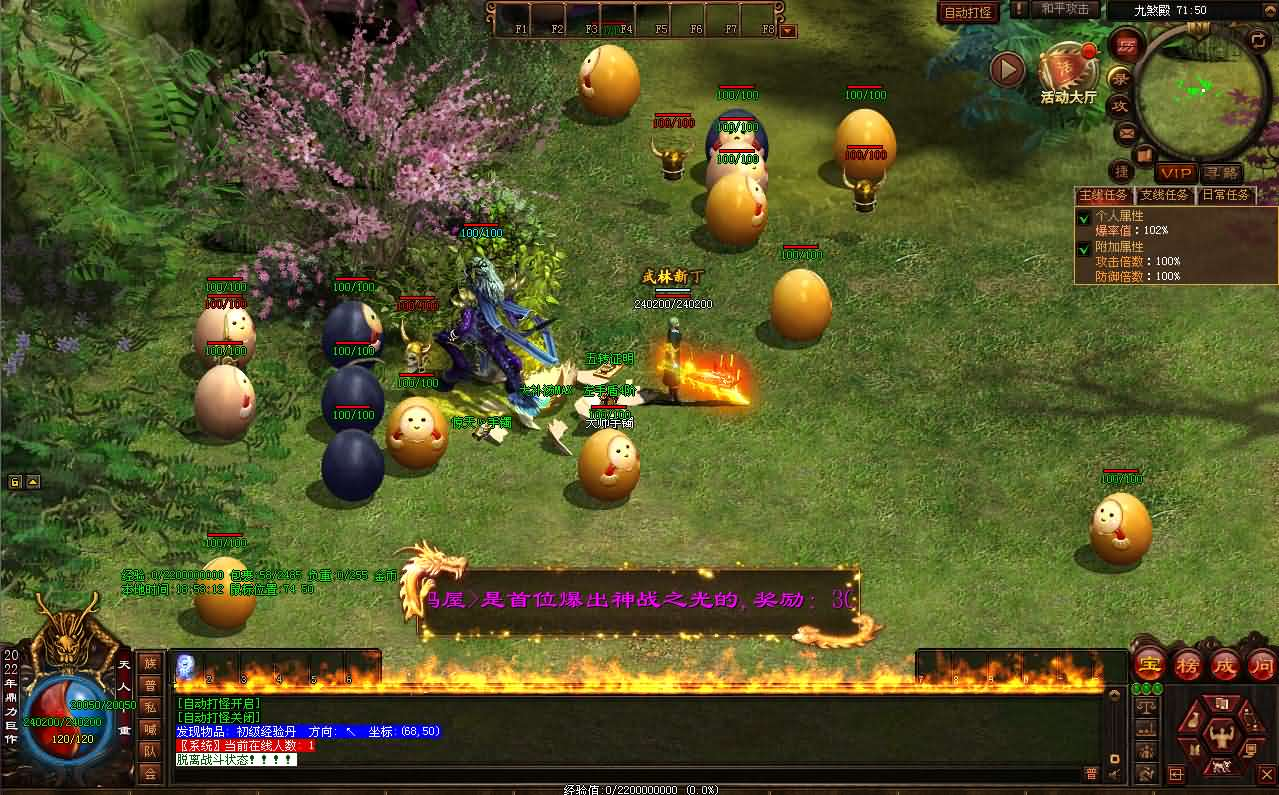The image size is (1279, 795).
Task: Switch to the 日常任务 tab
Action: (1225, 195)
